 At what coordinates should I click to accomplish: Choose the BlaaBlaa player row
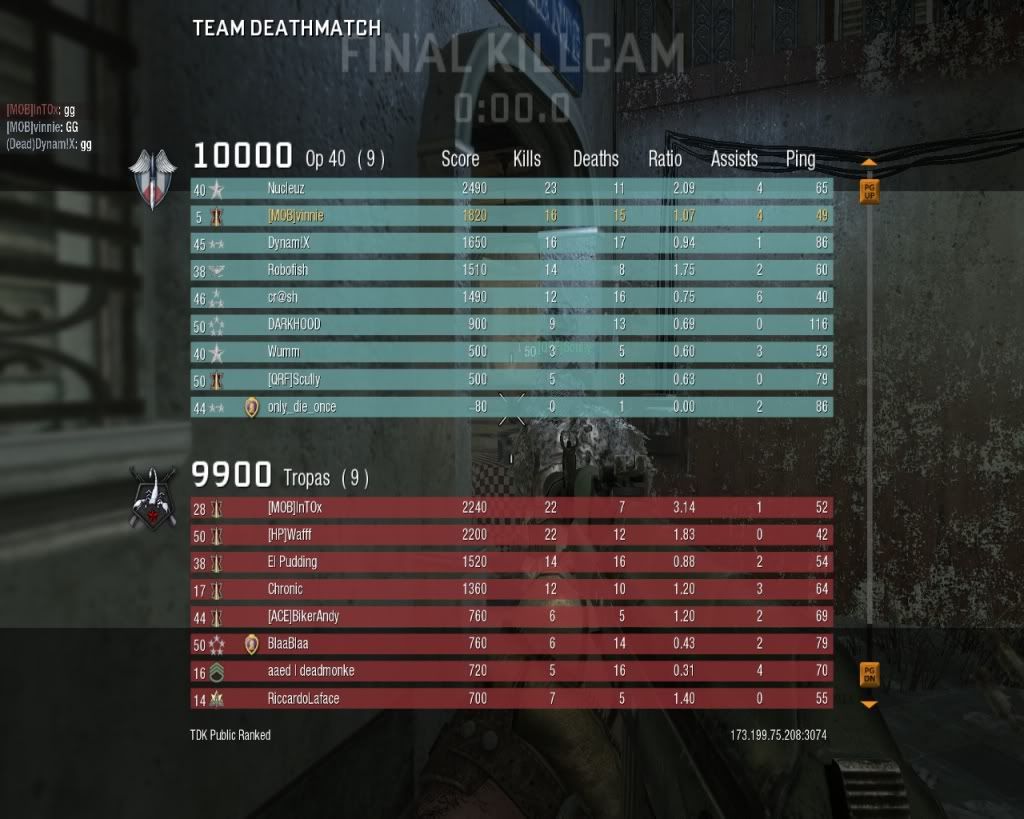point(511,644)
